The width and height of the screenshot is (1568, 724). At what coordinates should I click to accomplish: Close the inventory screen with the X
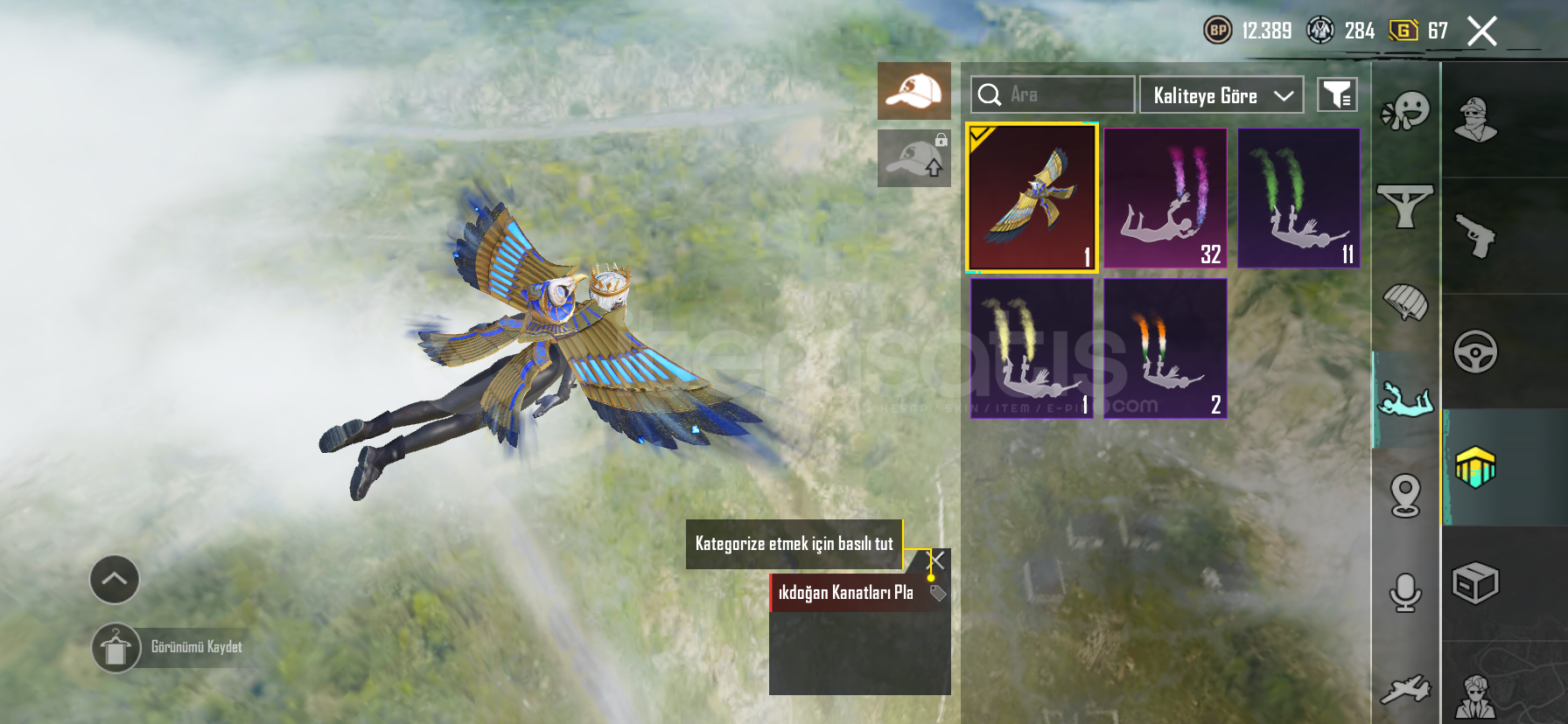tap(1481, 31)
